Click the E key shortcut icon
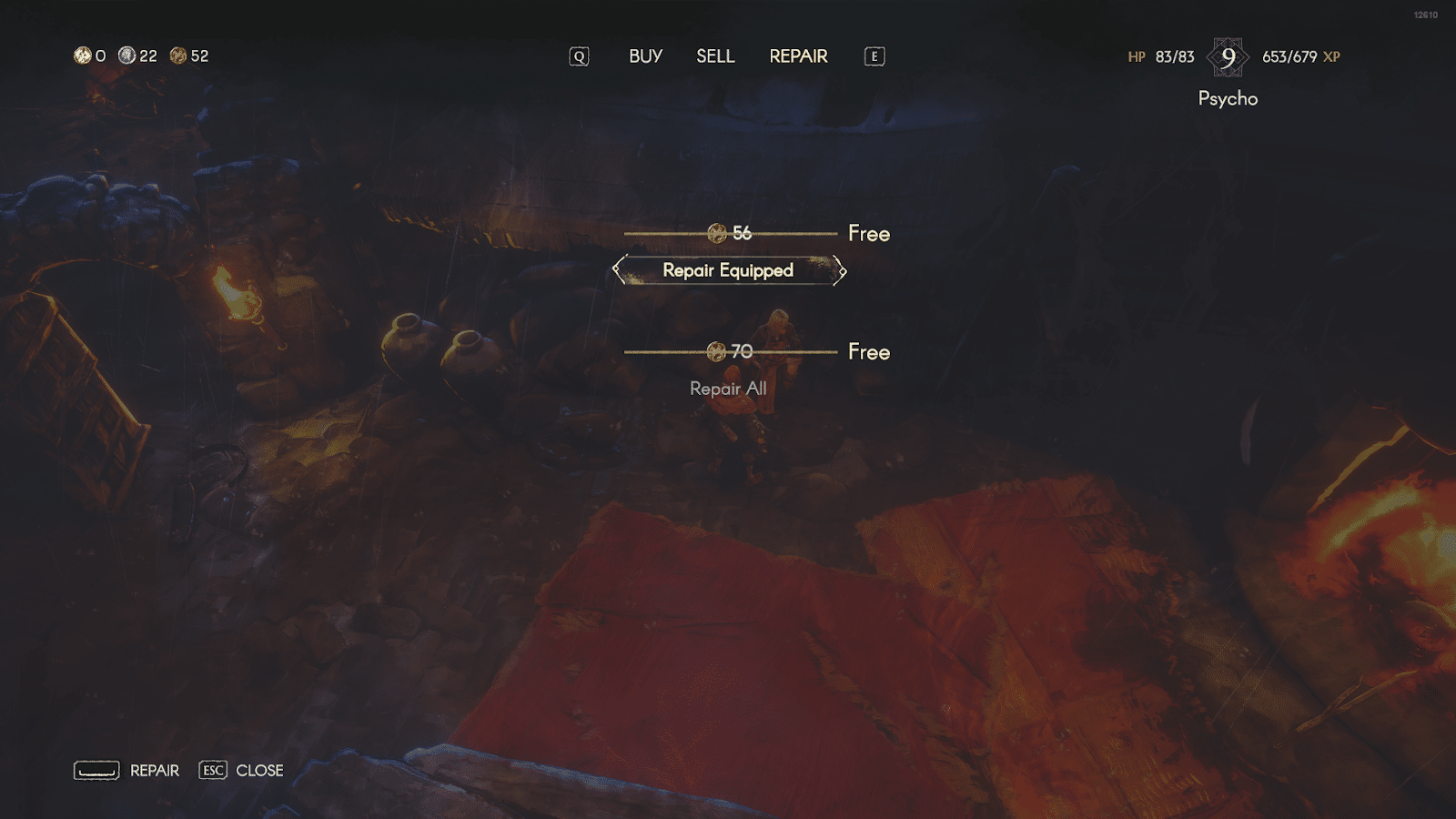The width and height of the screenshot is (1456, 819). click(874, 56)
